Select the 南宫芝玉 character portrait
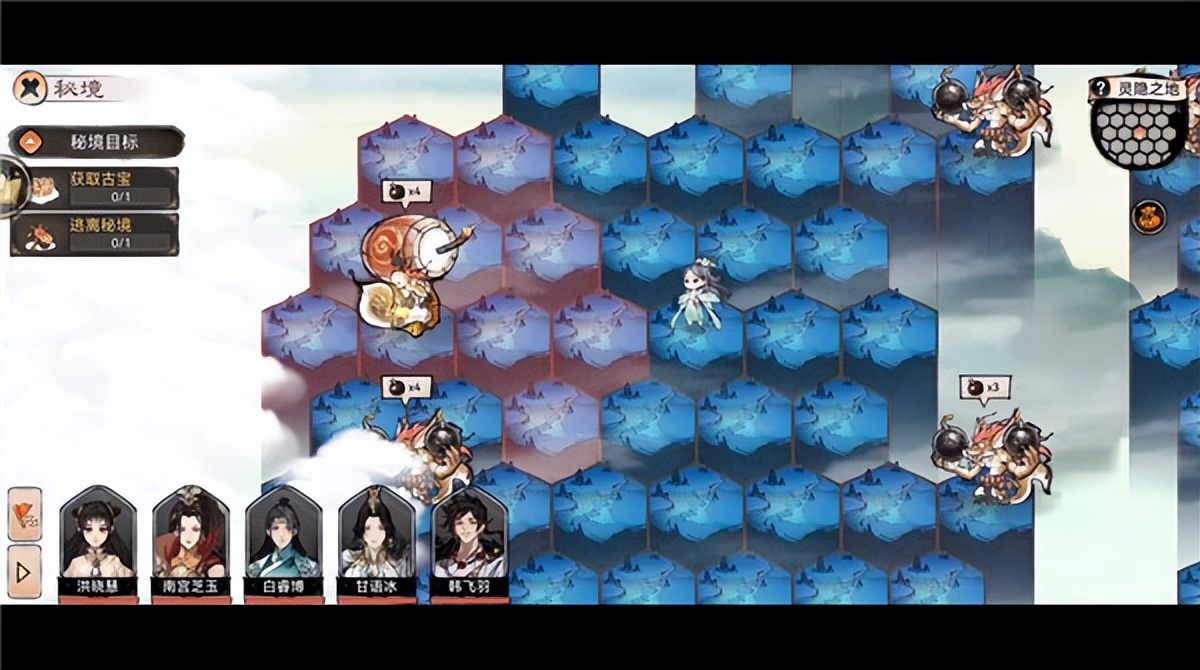Screen dimensions: 1200x670 point(190,538)
